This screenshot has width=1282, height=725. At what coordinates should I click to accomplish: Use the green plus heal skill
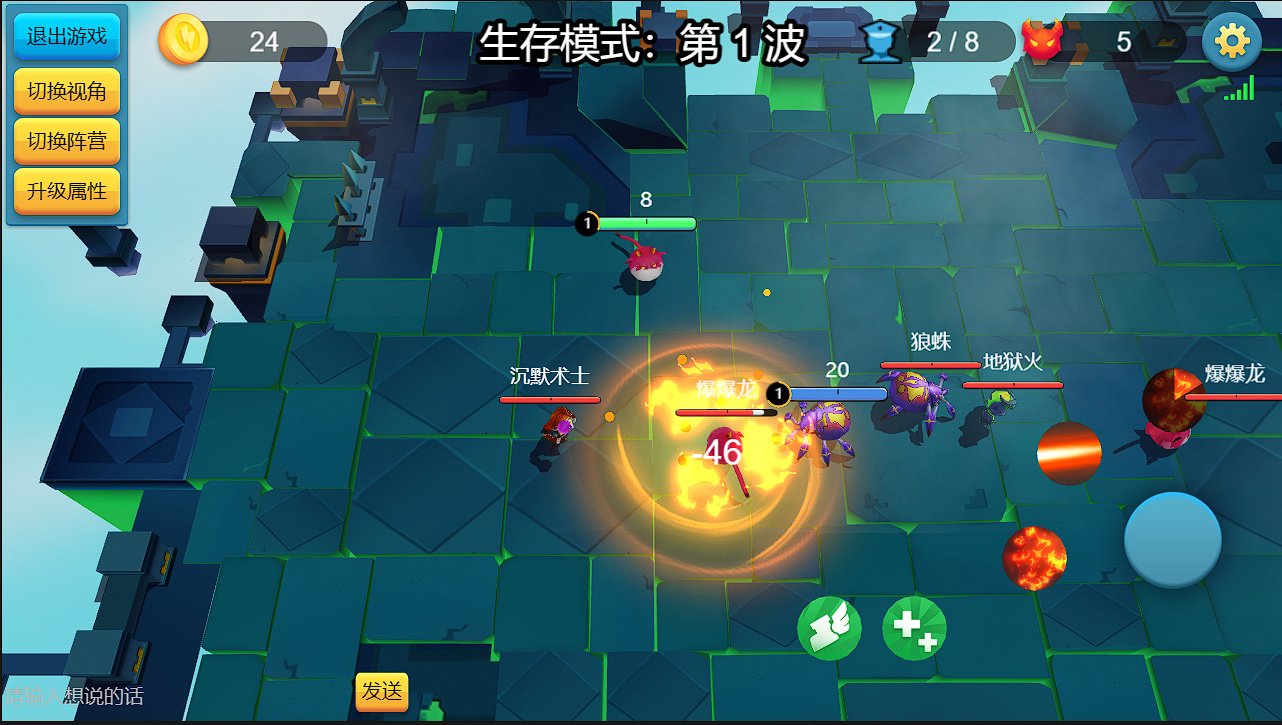(914, 628)
